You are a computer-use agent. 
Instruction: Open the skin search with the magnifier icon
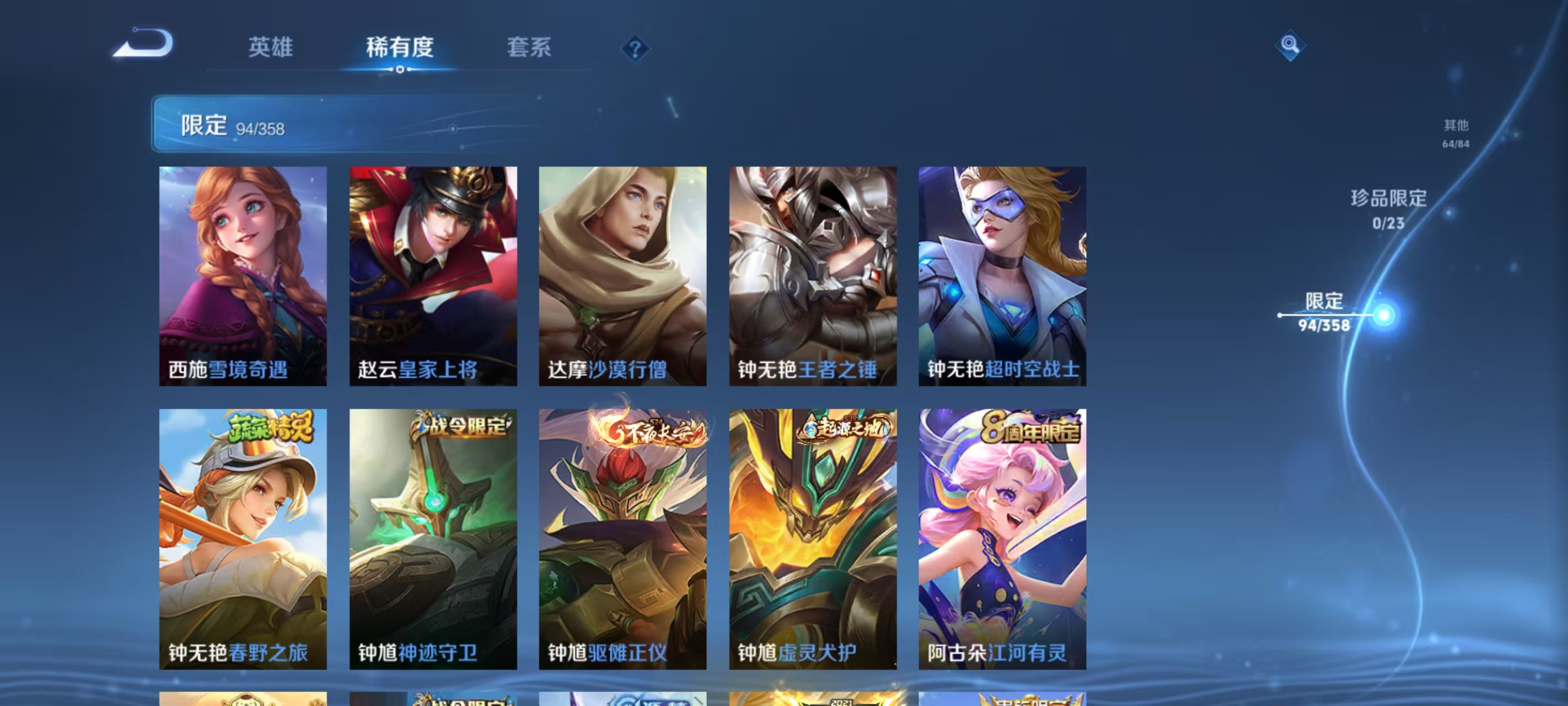[1291, 45]
